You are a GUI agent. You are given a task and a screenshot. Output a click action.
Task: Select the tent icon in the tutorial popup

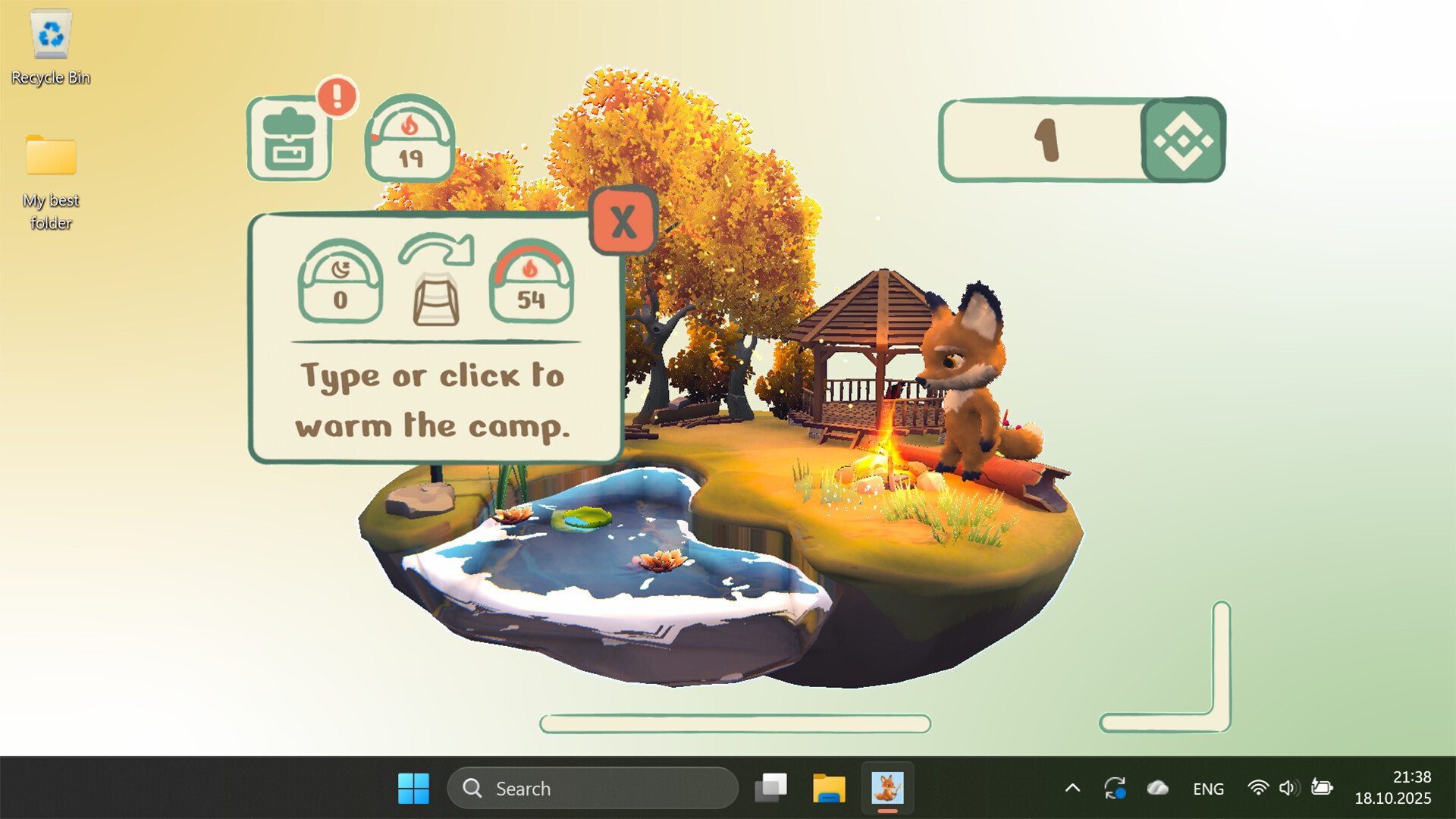click(435, 298)
